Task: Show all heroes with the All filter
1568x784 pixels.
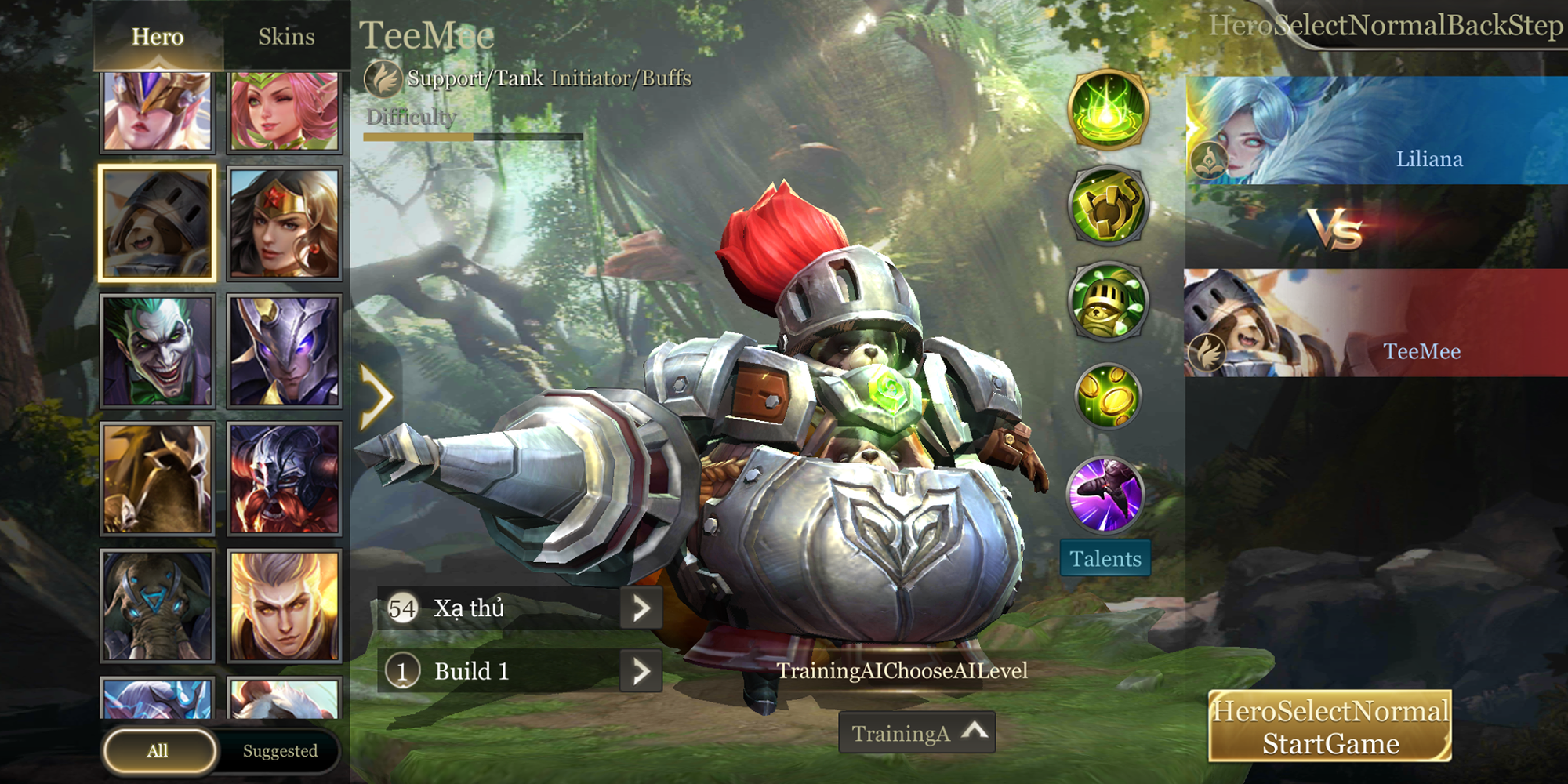Action: (159, 751)
